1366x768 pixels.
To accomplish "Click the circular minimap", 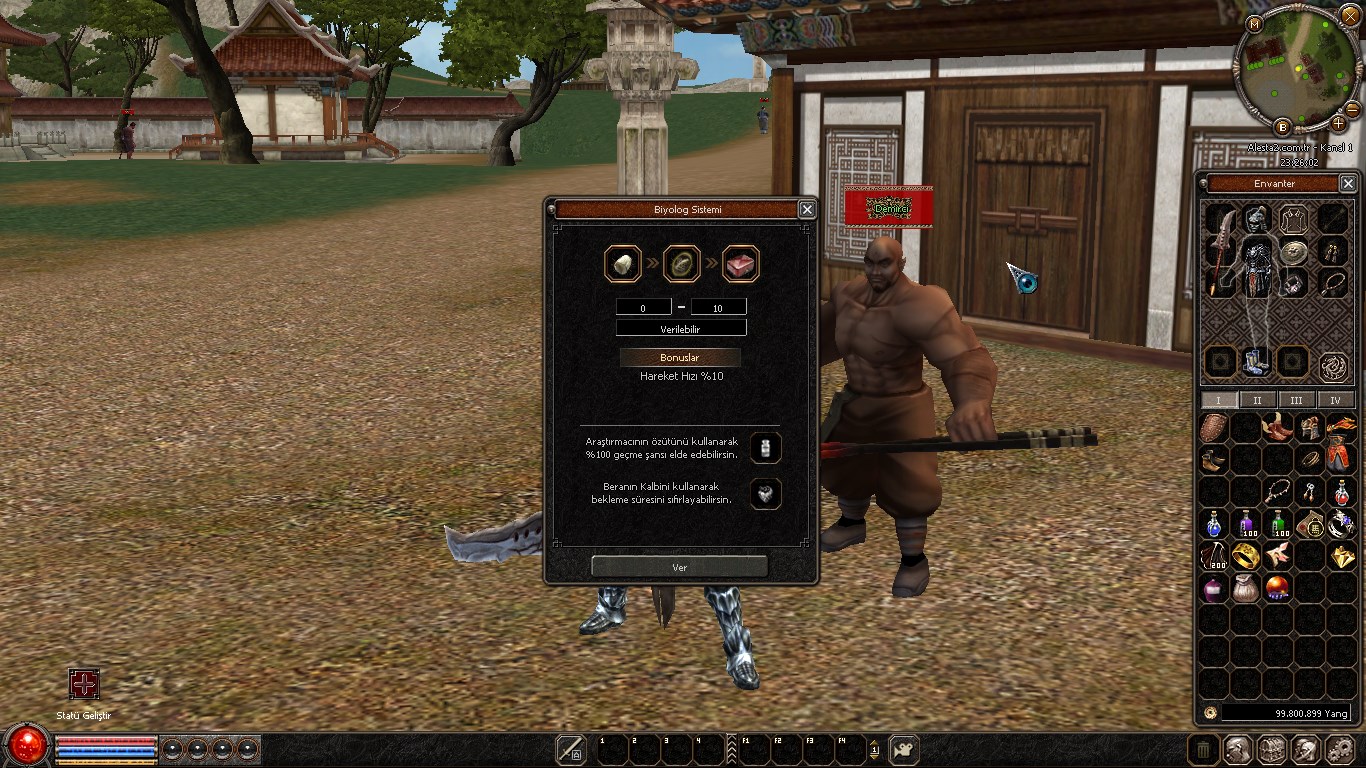I will coord(1297,72).
